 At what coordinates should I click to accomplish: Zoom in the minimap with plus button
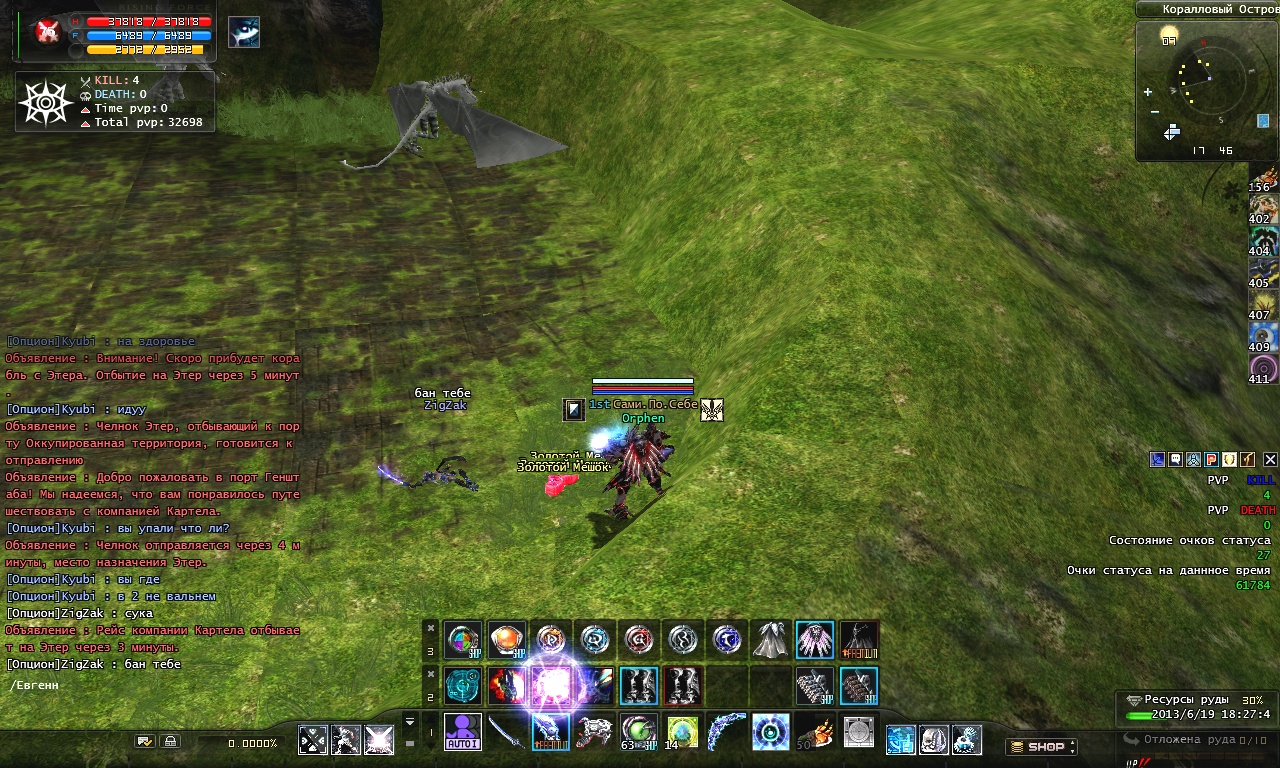tap(1148, 92)
